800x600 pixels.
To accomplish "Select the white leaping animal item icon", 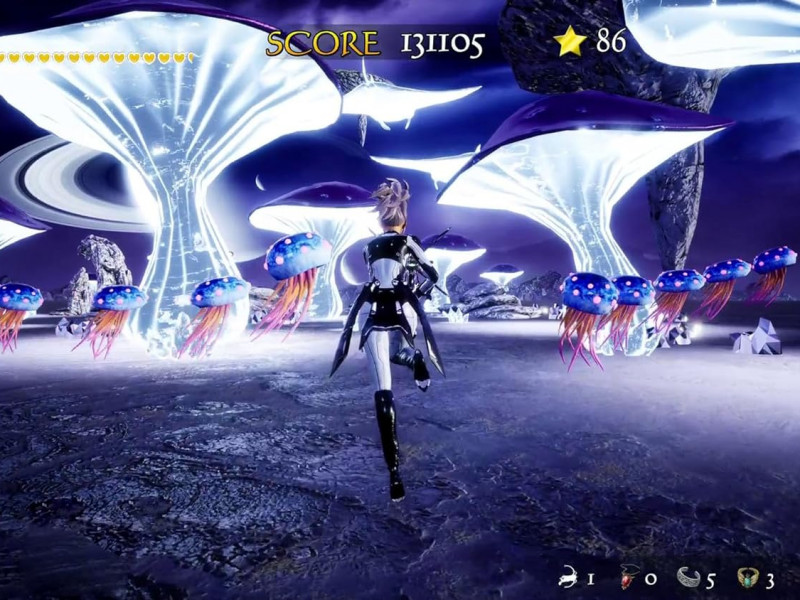I will (570, 577).
